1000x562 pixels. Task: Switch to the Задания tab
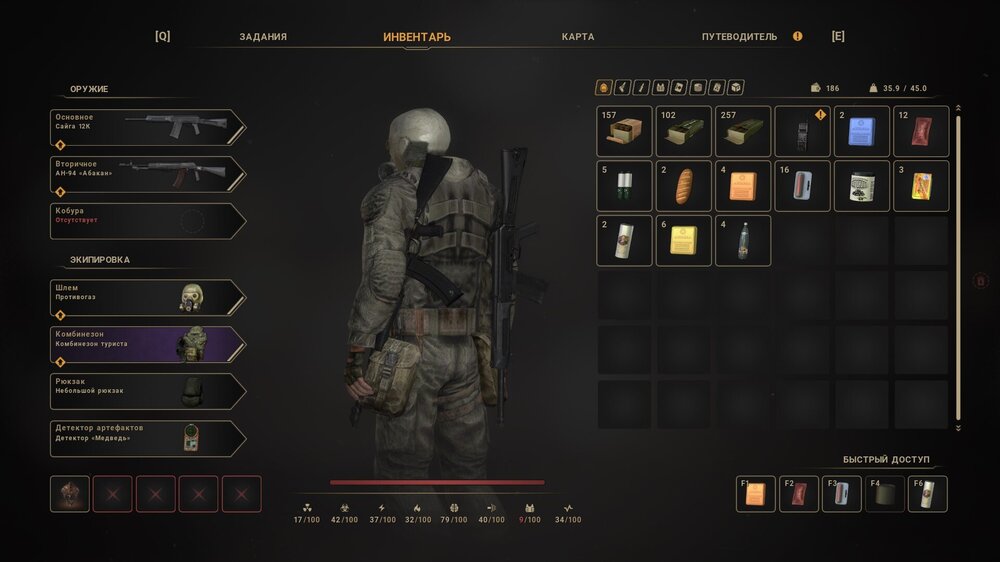pos(263,37)
